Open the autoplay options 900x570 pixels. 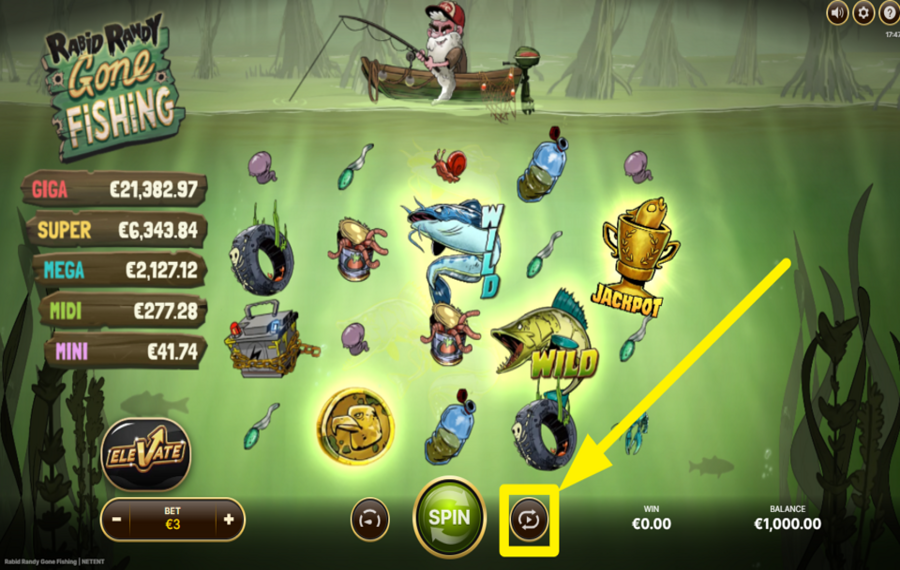click(528, 520)
